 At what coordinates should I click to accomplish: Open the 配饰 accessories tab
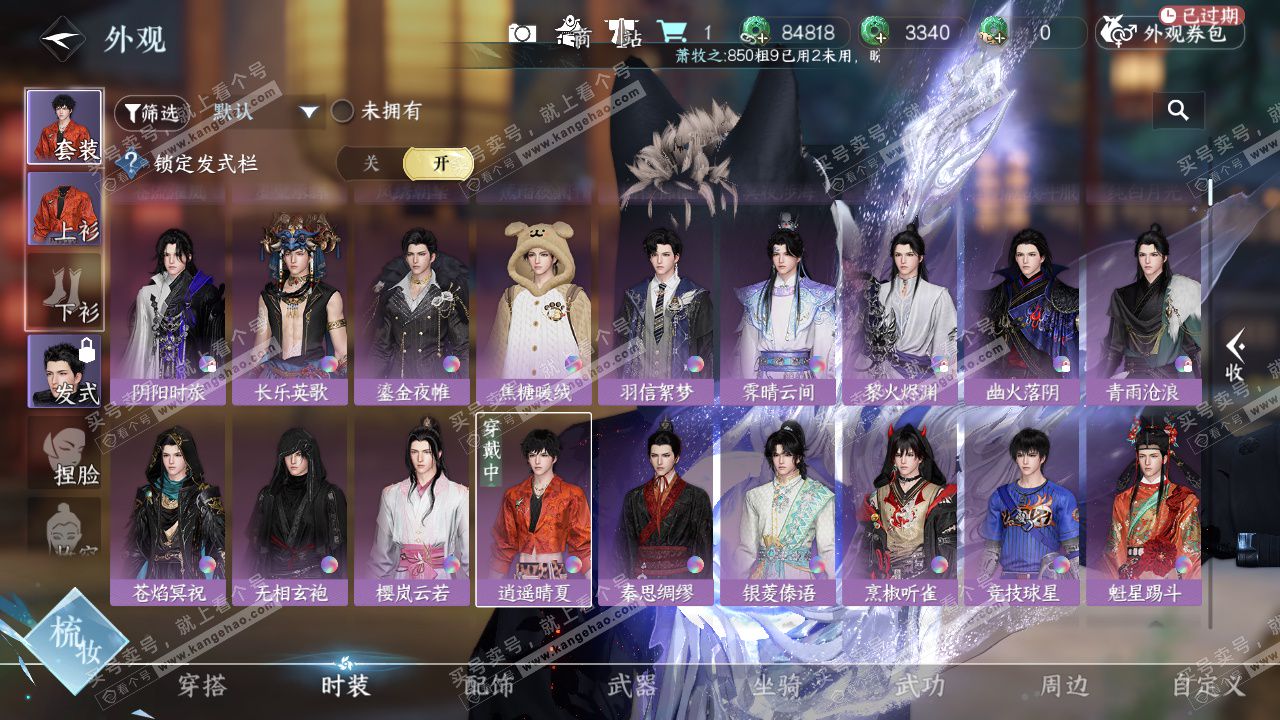(x=489, y=686)
